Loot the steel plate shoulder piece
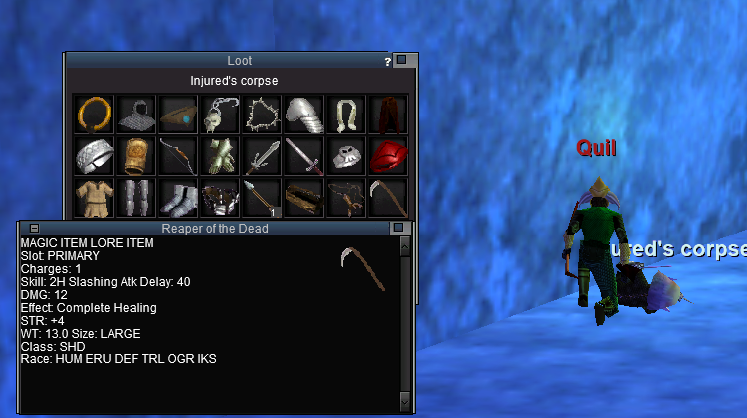The width and height of the screenshot is (747, 418). click(x=303, y=114)
